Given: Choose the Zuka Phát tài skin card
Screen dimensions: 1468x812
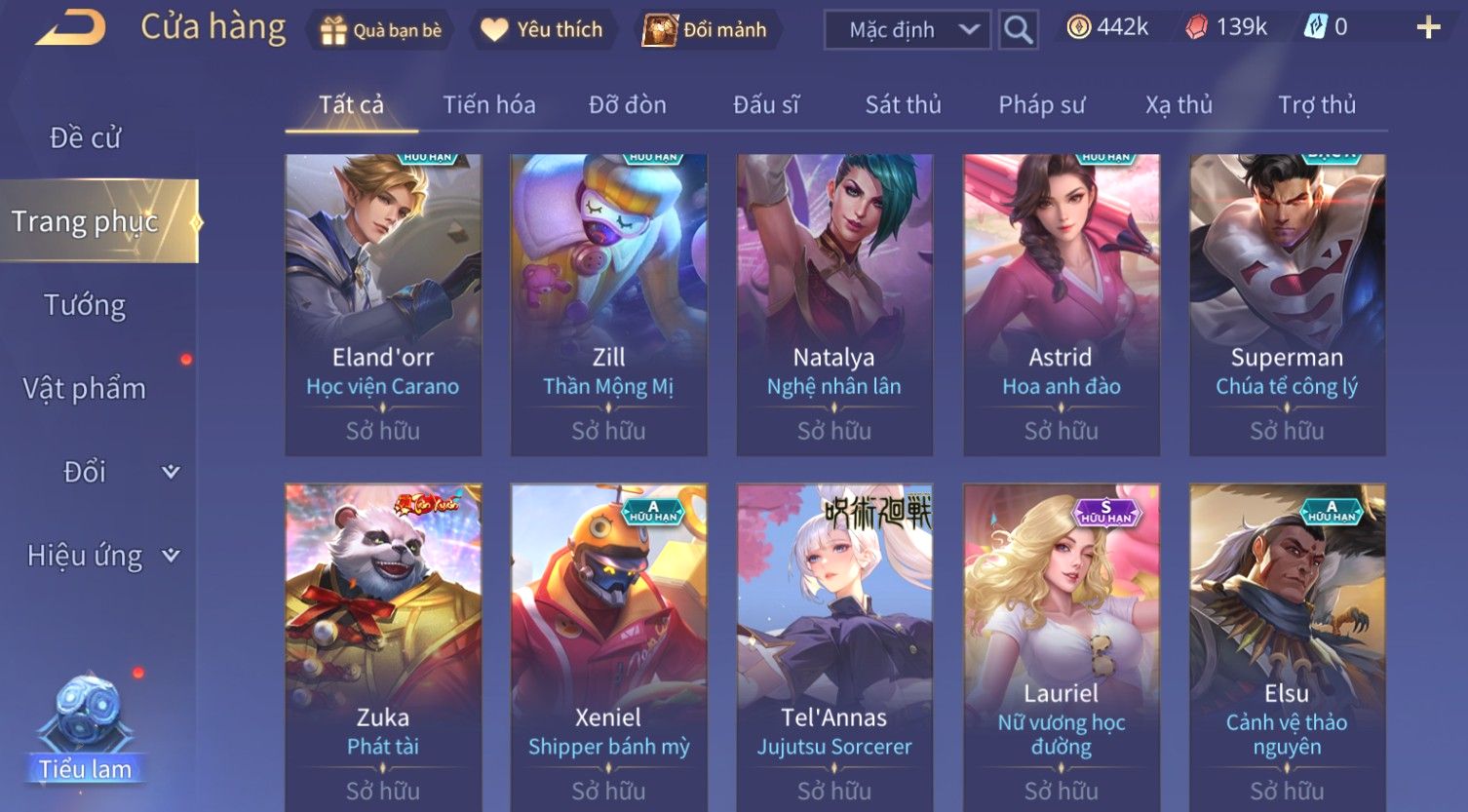Looking at the screenshot, I should [x=383, y=643].
